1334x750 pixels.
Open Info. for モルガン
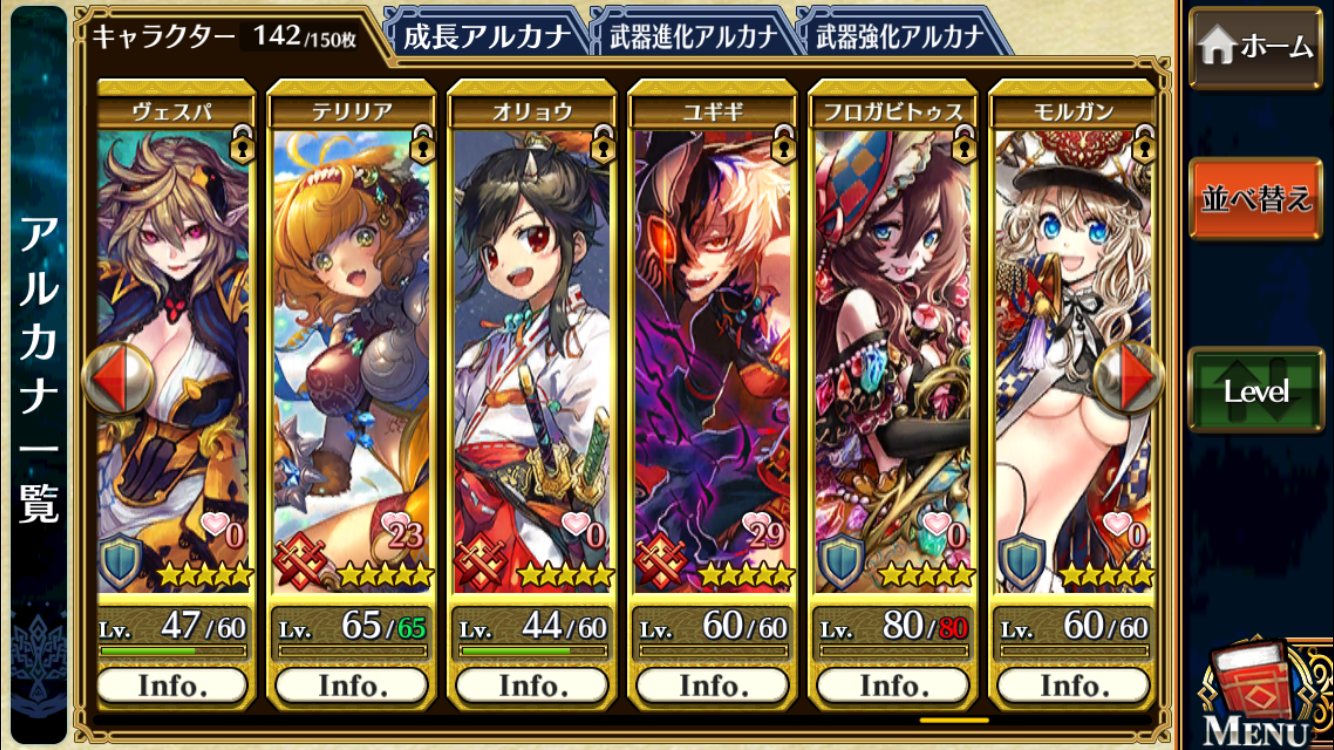pos(1072,686)
